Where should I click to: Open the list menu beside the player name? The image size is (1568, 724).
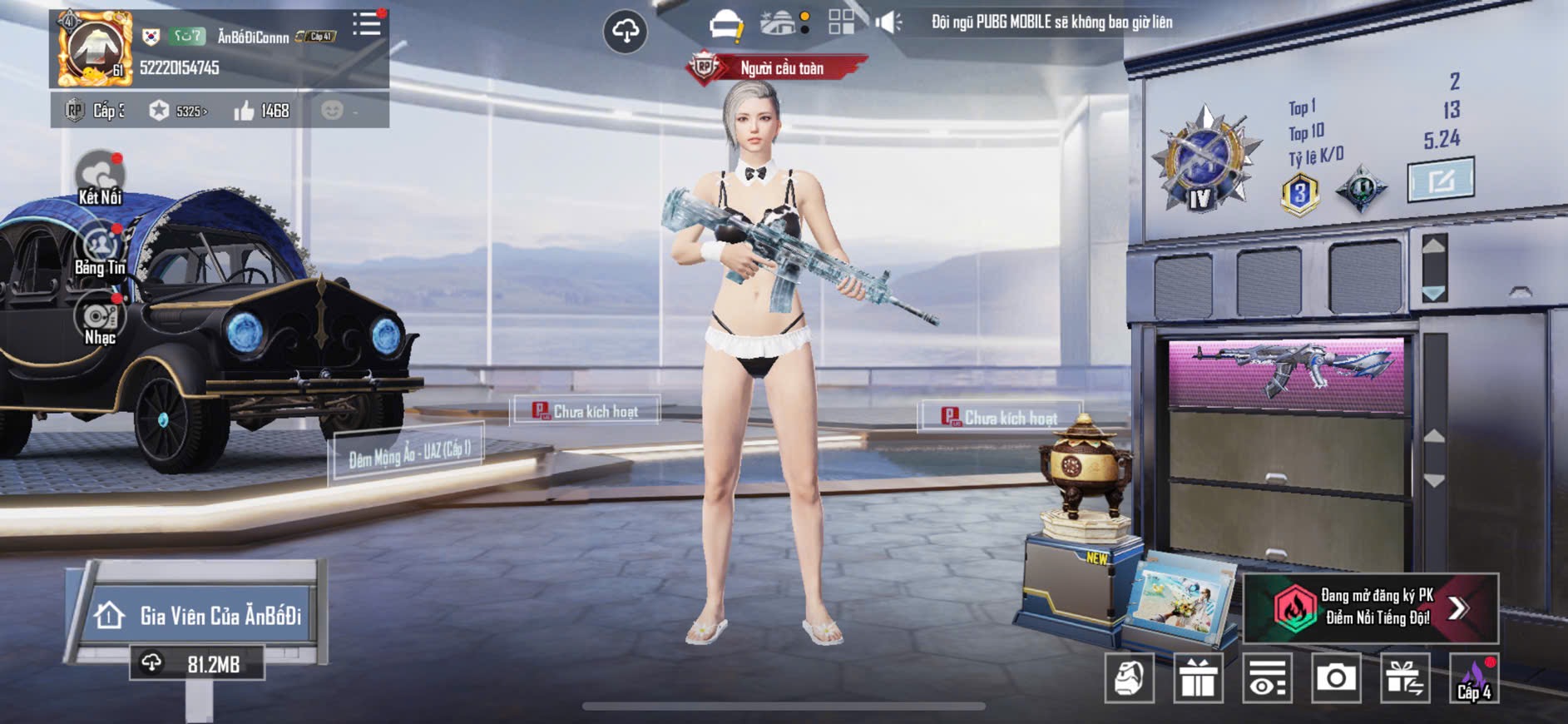point(366,24)
